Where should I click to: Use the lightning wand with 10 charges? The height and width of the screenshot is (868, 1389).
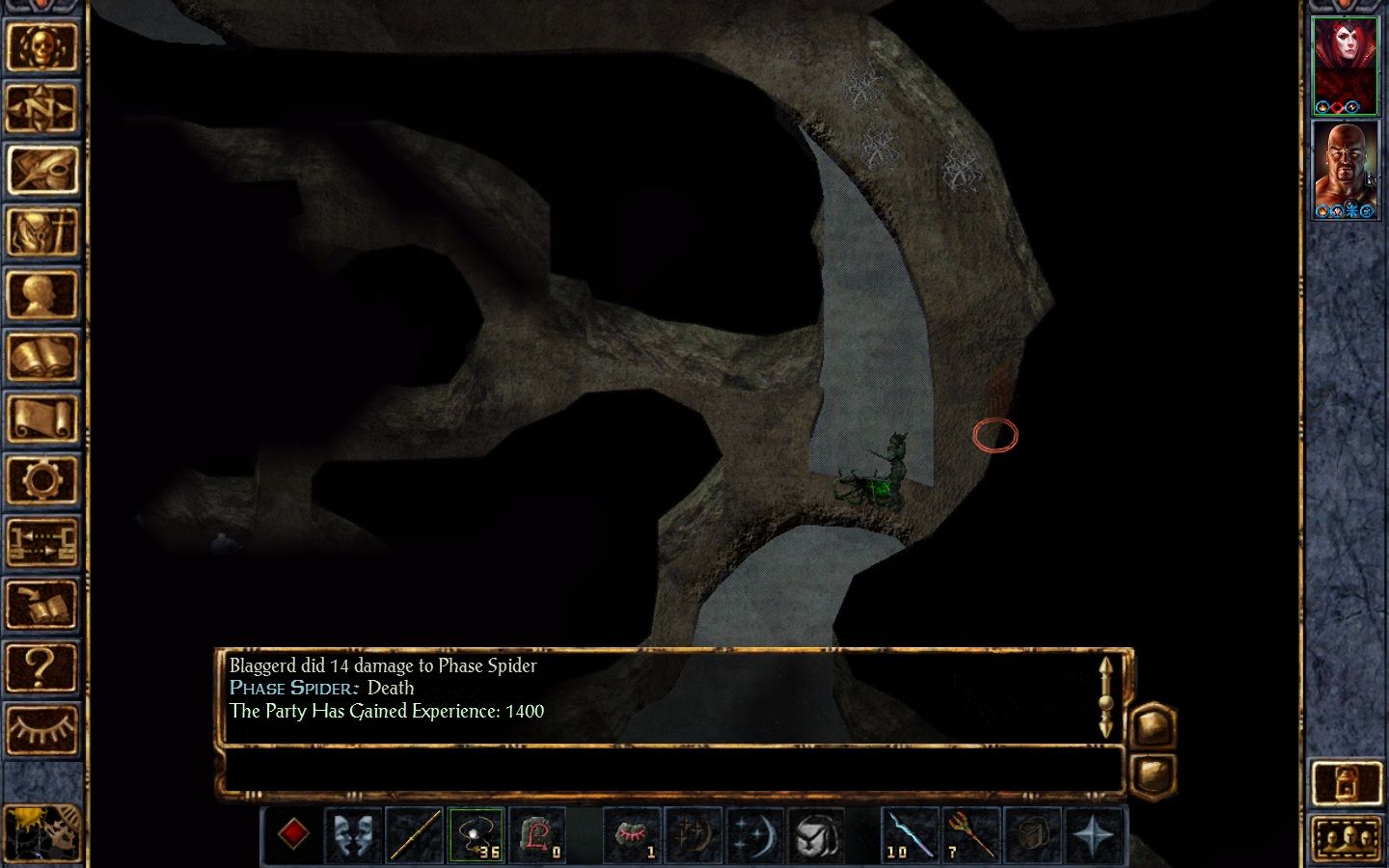tap(910, 834)
